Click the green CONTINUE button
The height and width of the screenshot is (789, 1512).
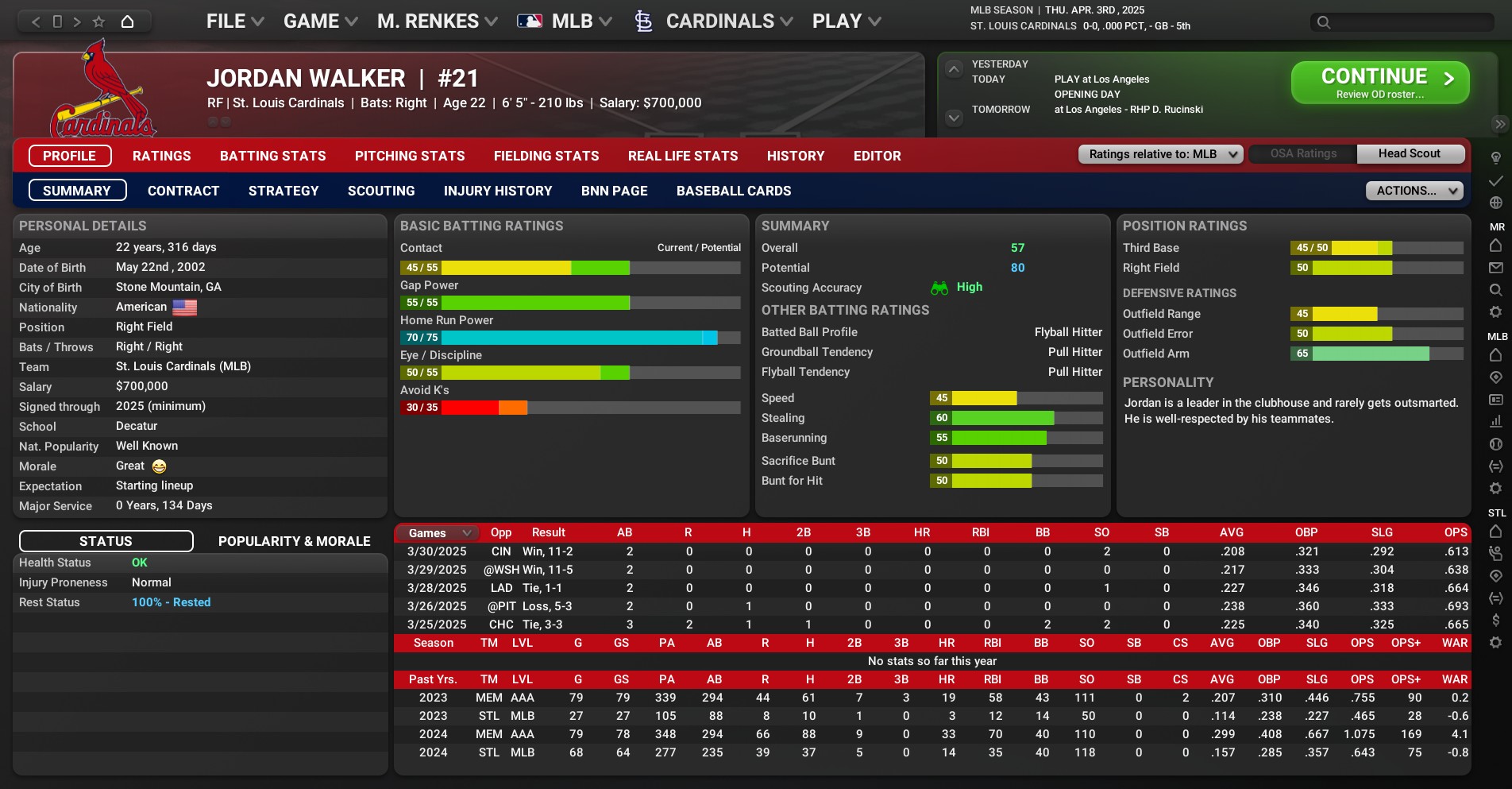[x=1379, y=83]
